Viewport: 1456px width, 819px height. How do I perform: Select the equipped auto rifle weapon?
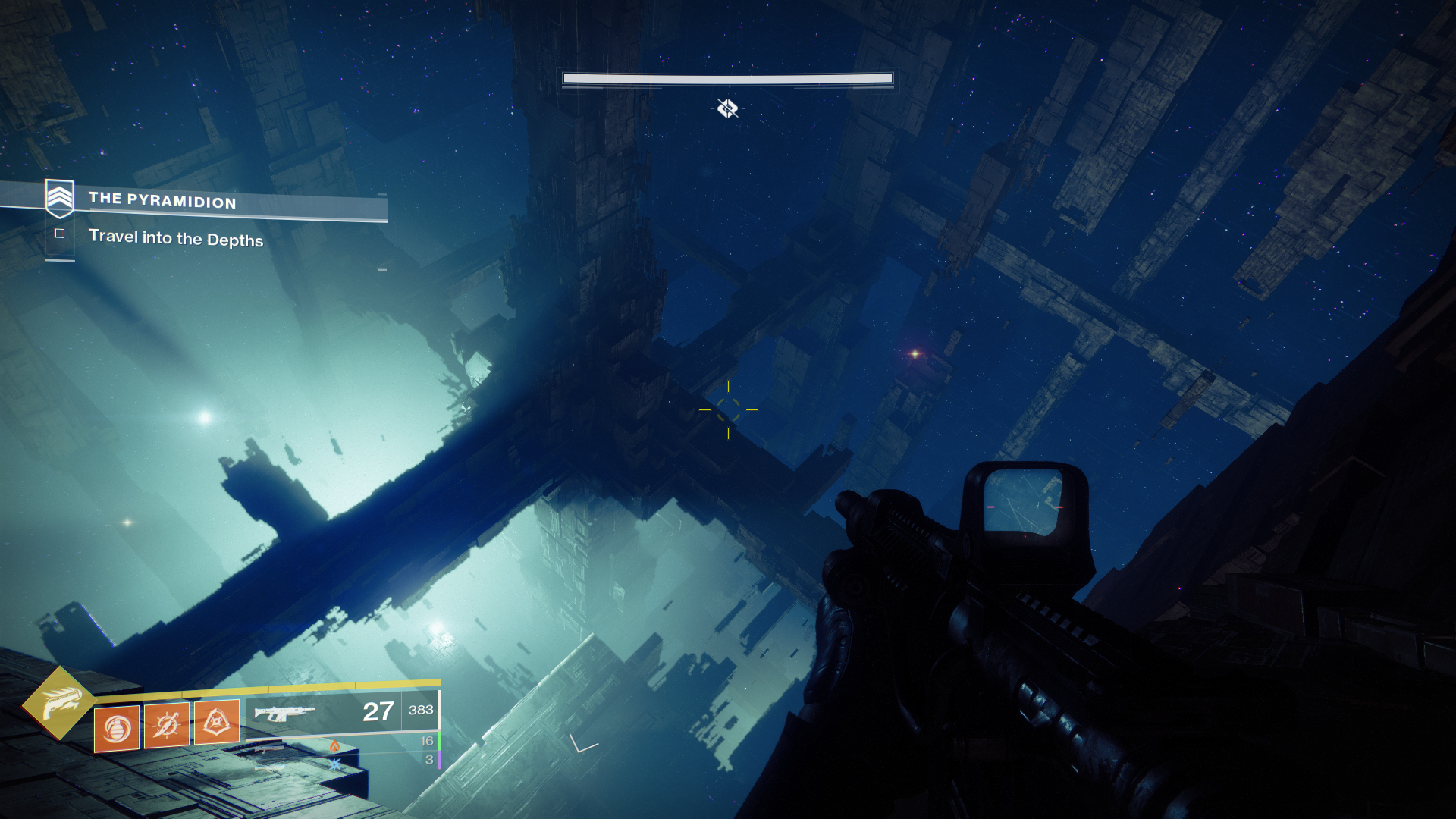(x=284, y=713)
